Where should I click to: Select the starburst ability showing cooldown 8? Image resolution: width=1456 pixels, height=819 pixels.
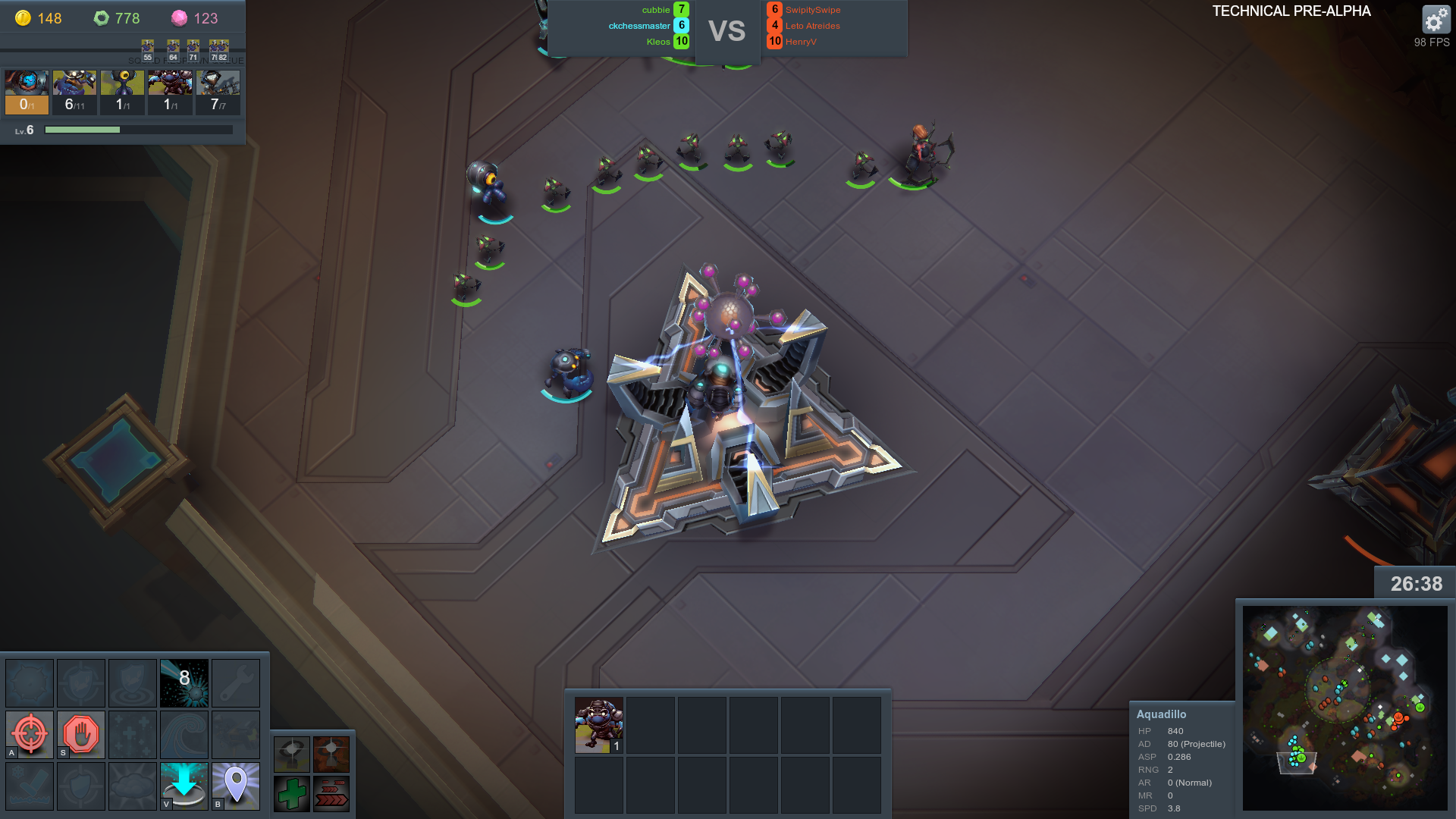click(184, 682)
